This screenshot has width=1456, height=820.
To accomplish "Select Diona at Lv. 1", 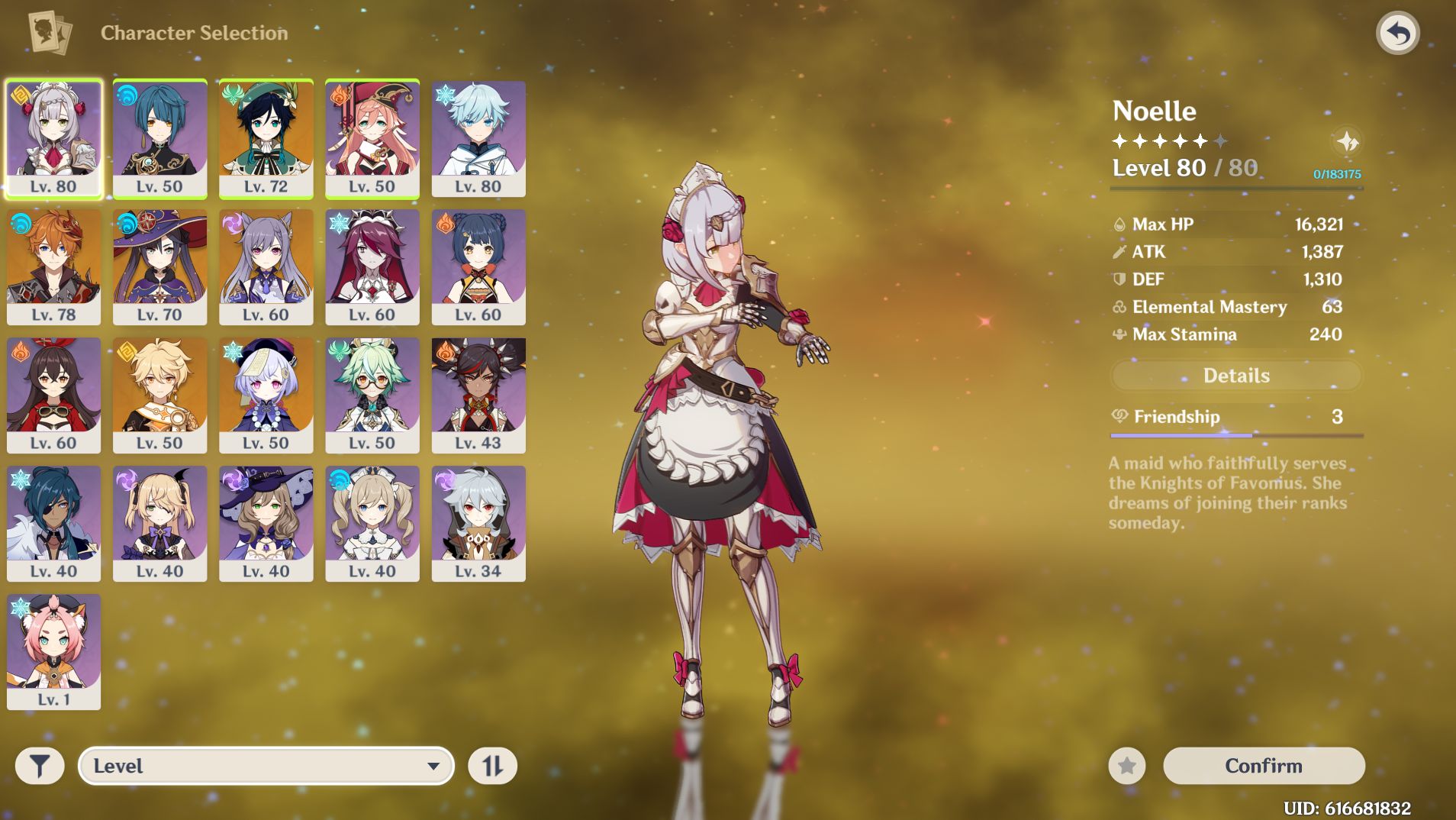I will pos(53,651).
